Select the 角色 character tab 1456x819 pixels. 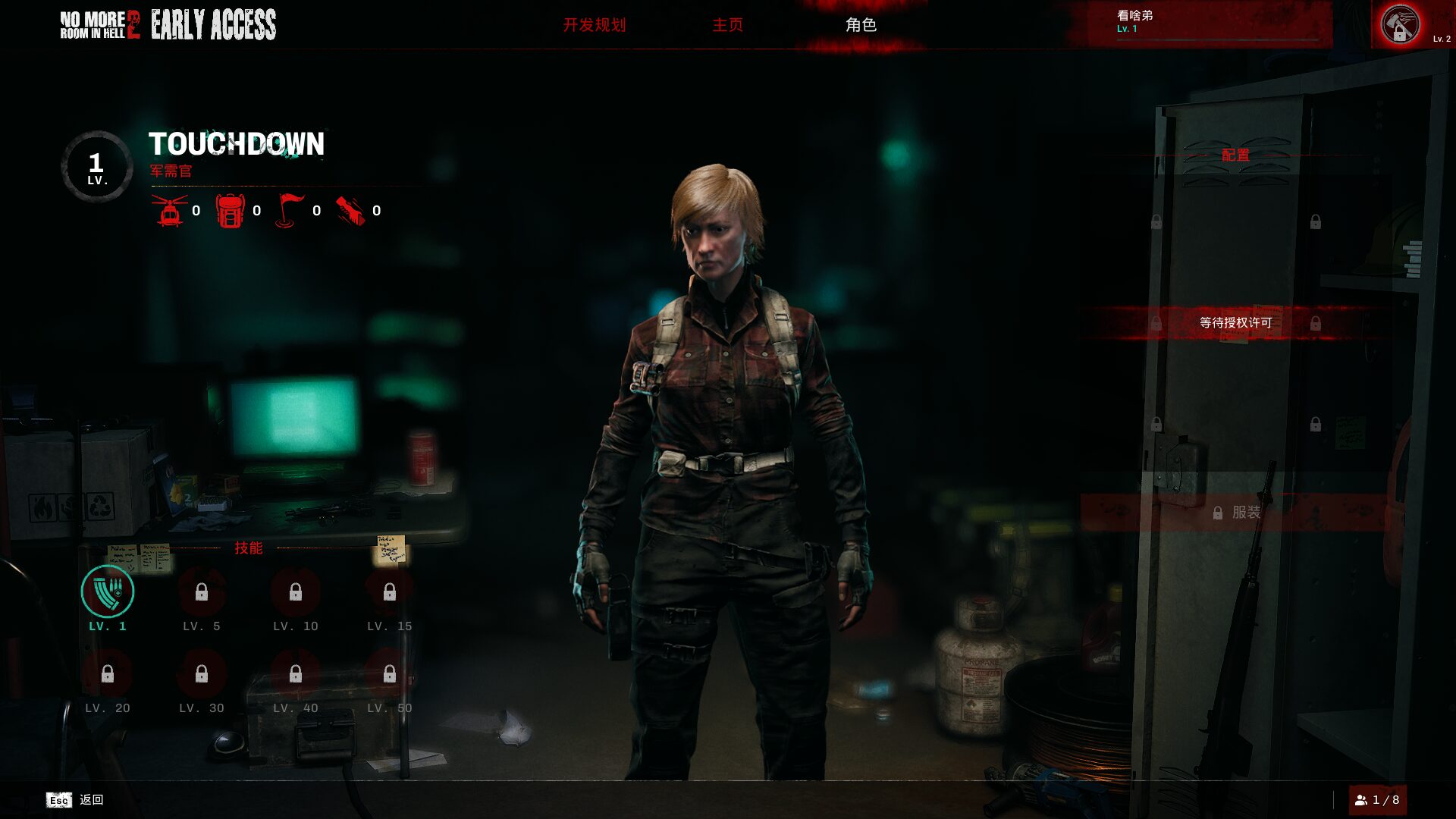[x=861, y=25]
